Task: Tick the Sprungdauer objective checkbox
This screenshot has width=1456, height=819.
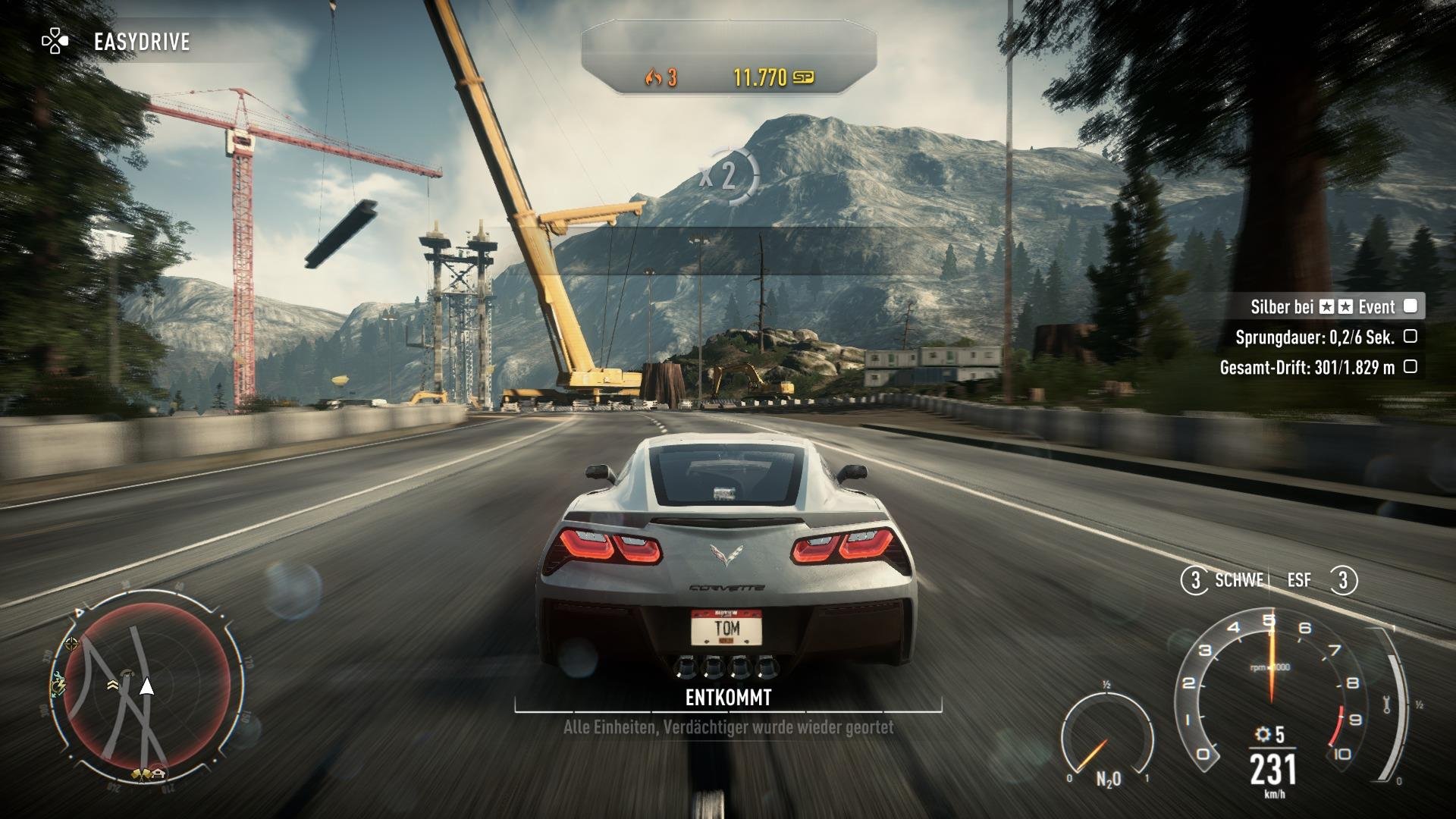Action: [1412, 337]
